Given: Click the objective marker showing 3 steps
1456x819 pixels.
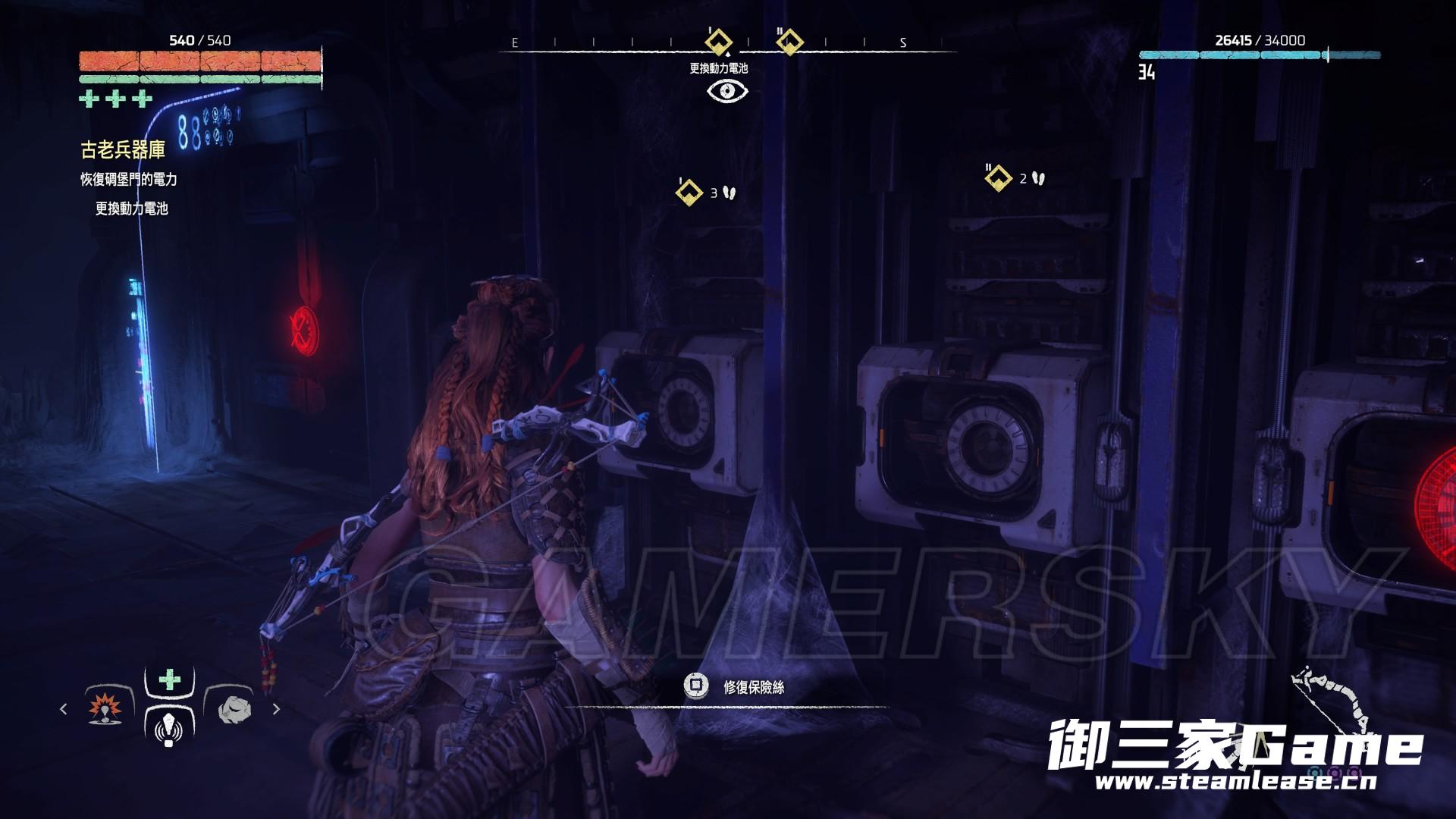Looking at the screenshot, I should coord(689,192).
